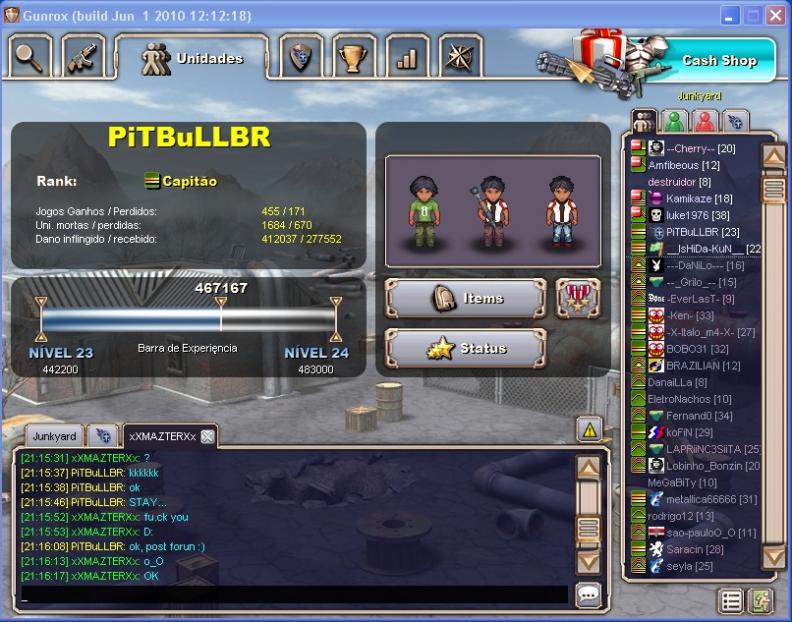Image resolution: width=792 pixels, height=622 pixels.
Task: Open the Items menu
Action: pyautogui.click(x=466, y=298)
